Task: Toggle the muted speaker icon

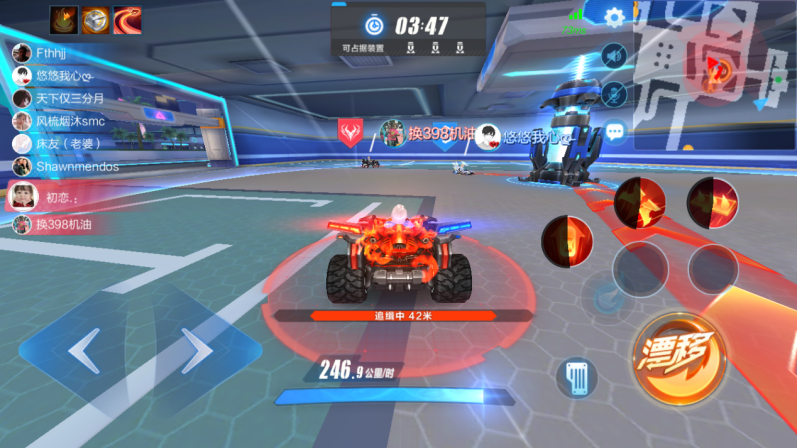Action: [614, 56]
